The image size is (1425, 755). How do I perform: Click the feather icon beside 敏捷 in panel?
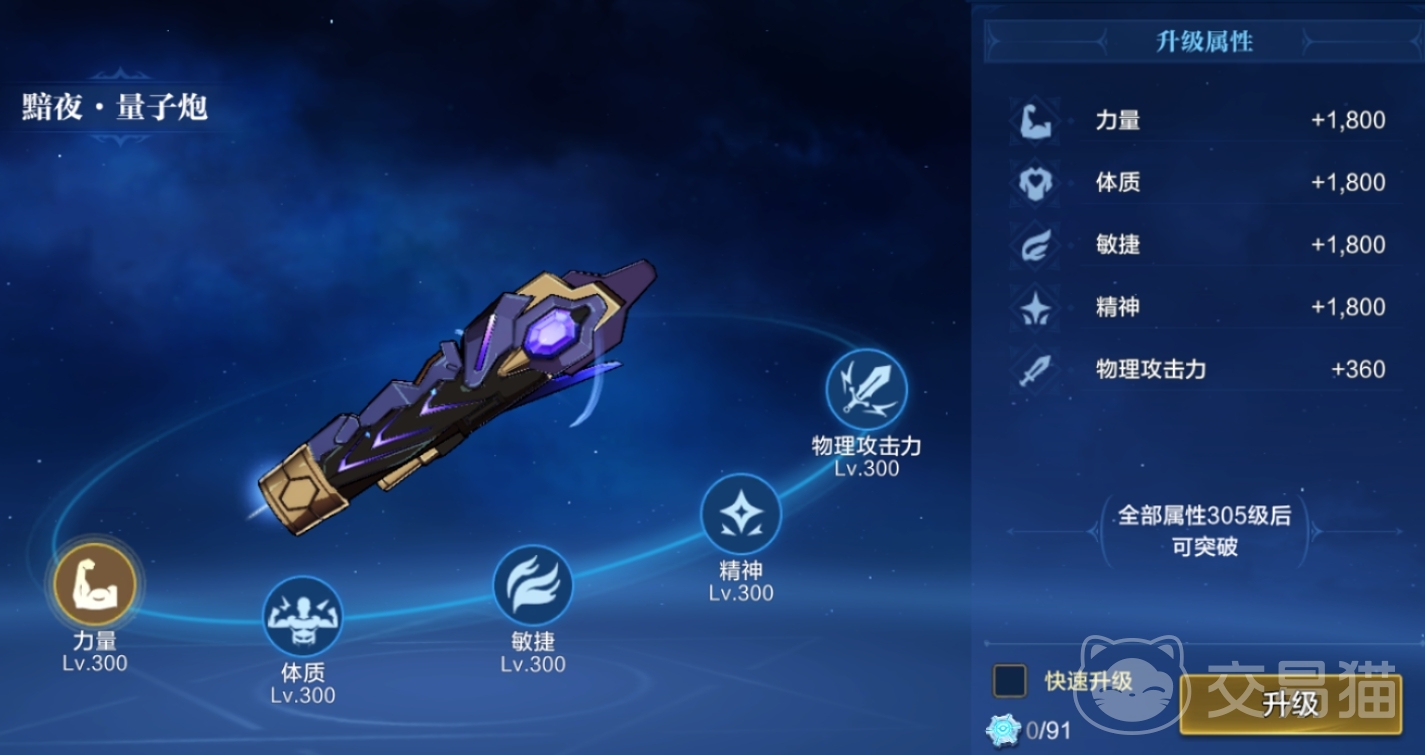pos(1035,245)
